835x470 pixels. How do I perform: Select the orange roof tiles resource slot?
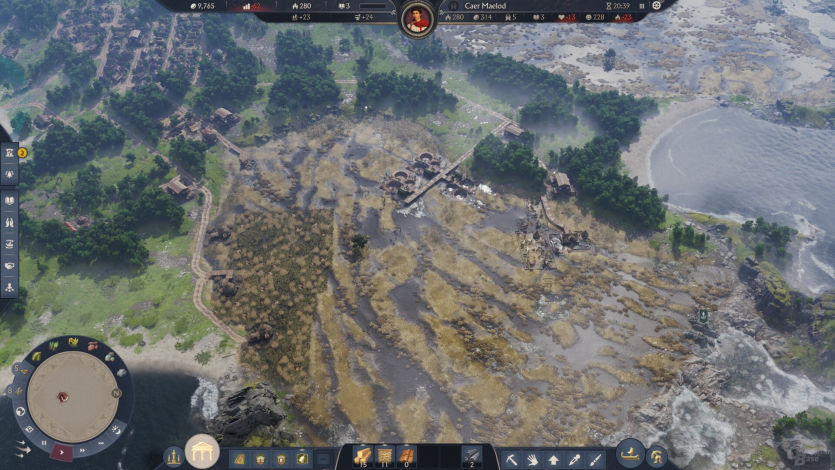pyautogui.click(x=407, y=456)
